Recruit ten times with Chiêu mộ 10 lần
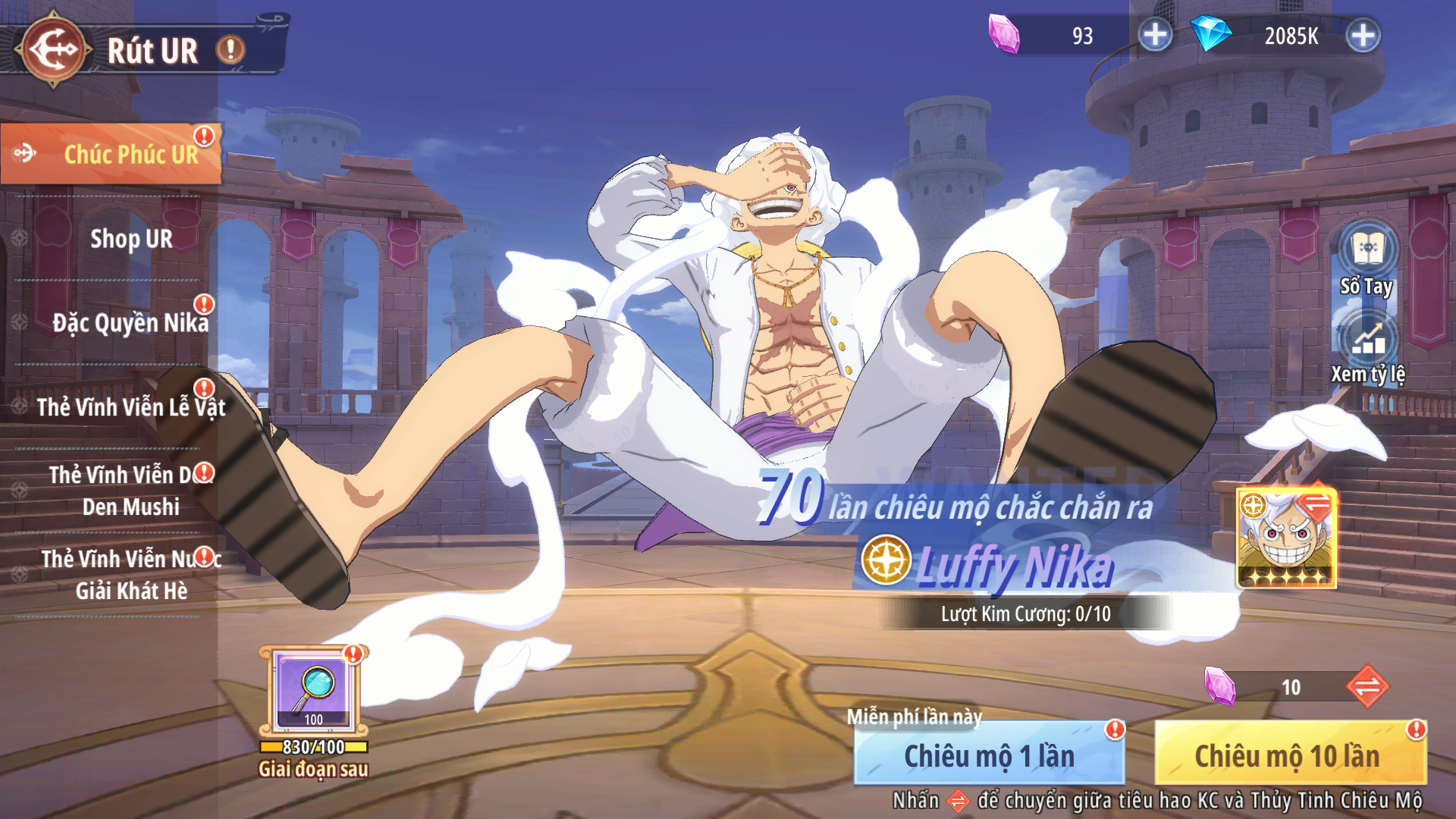This screenshot has height=819, width=1456. pos(1289,755)
